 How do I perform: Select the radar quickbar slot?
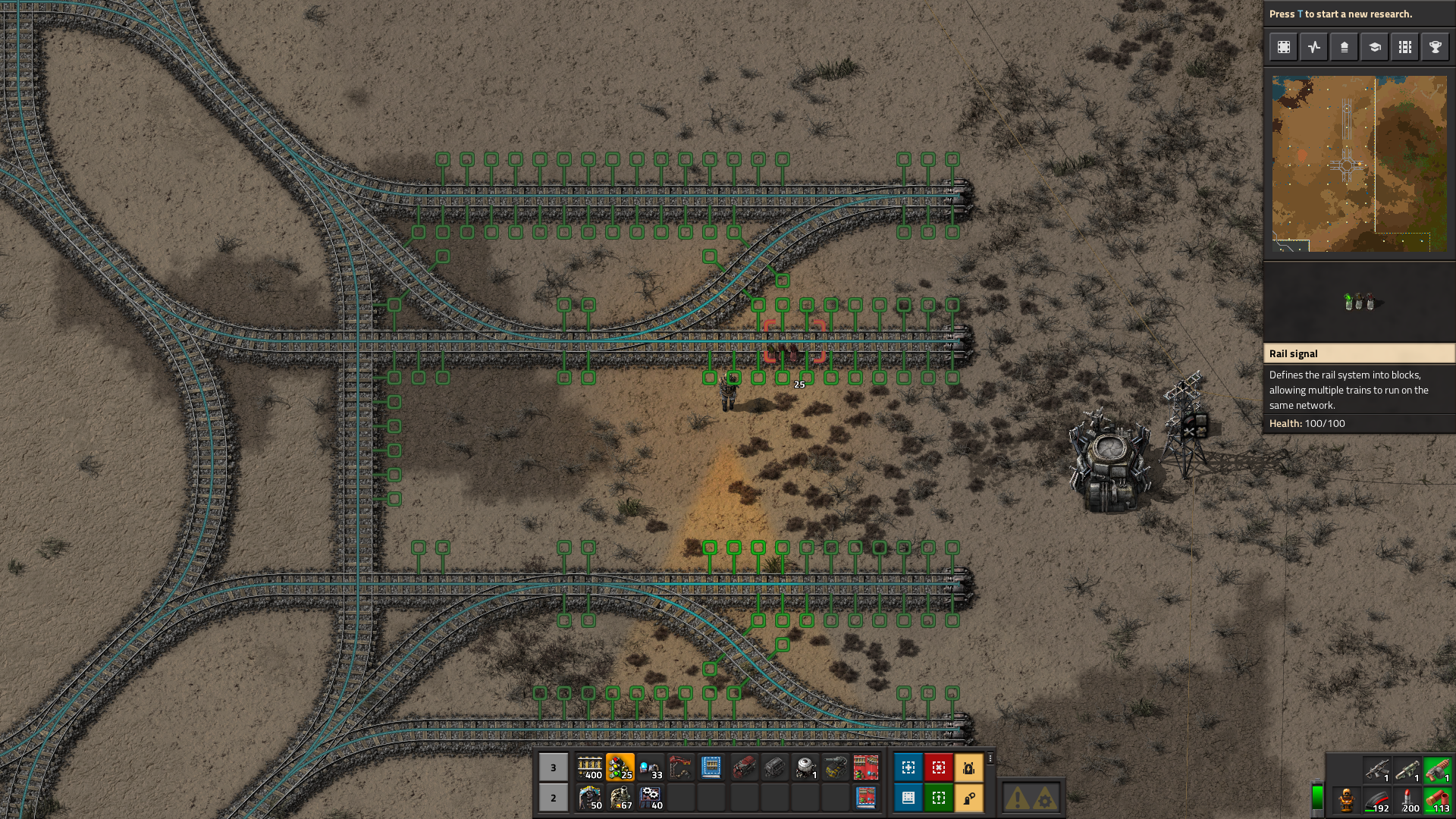805,767
